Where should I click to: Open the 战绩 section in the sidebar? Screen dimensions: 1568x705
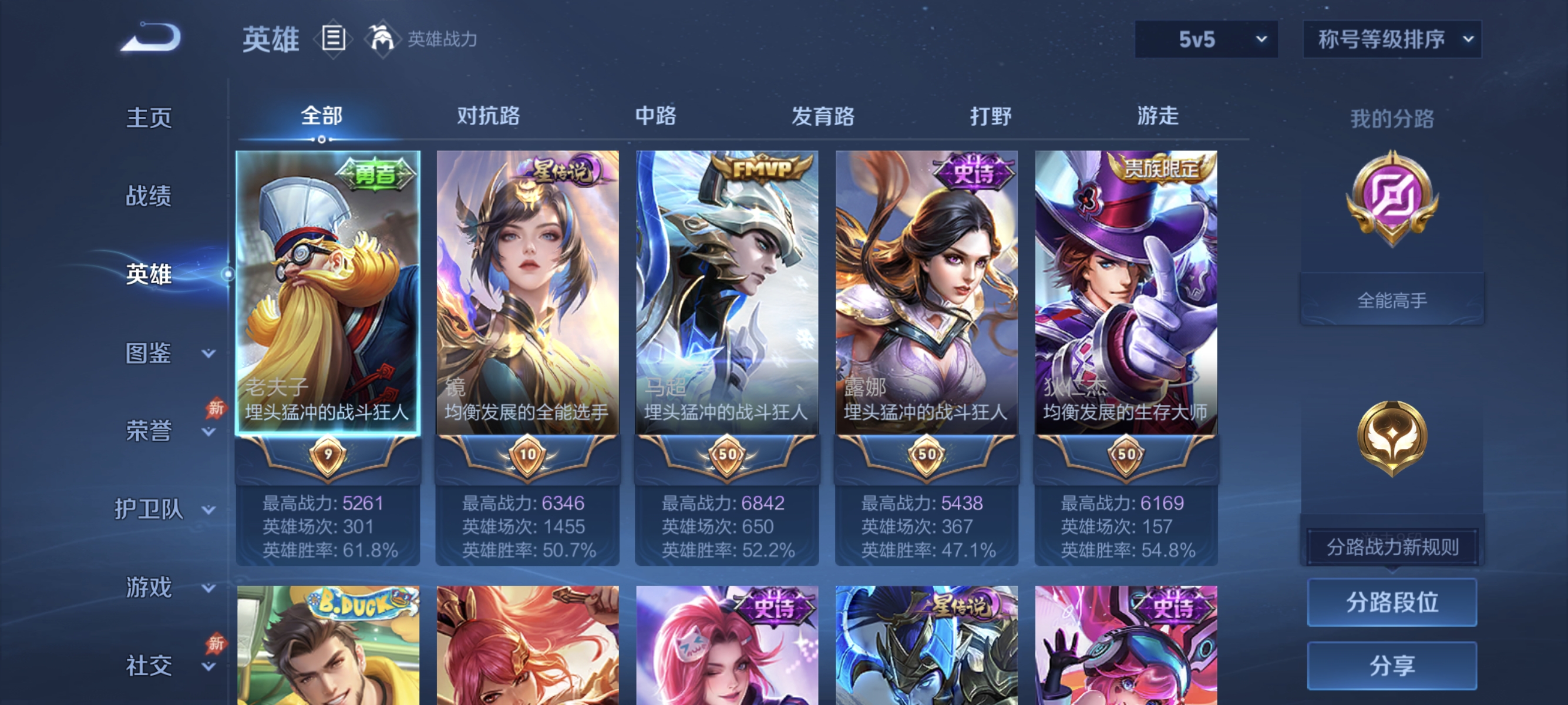(148, 197)
